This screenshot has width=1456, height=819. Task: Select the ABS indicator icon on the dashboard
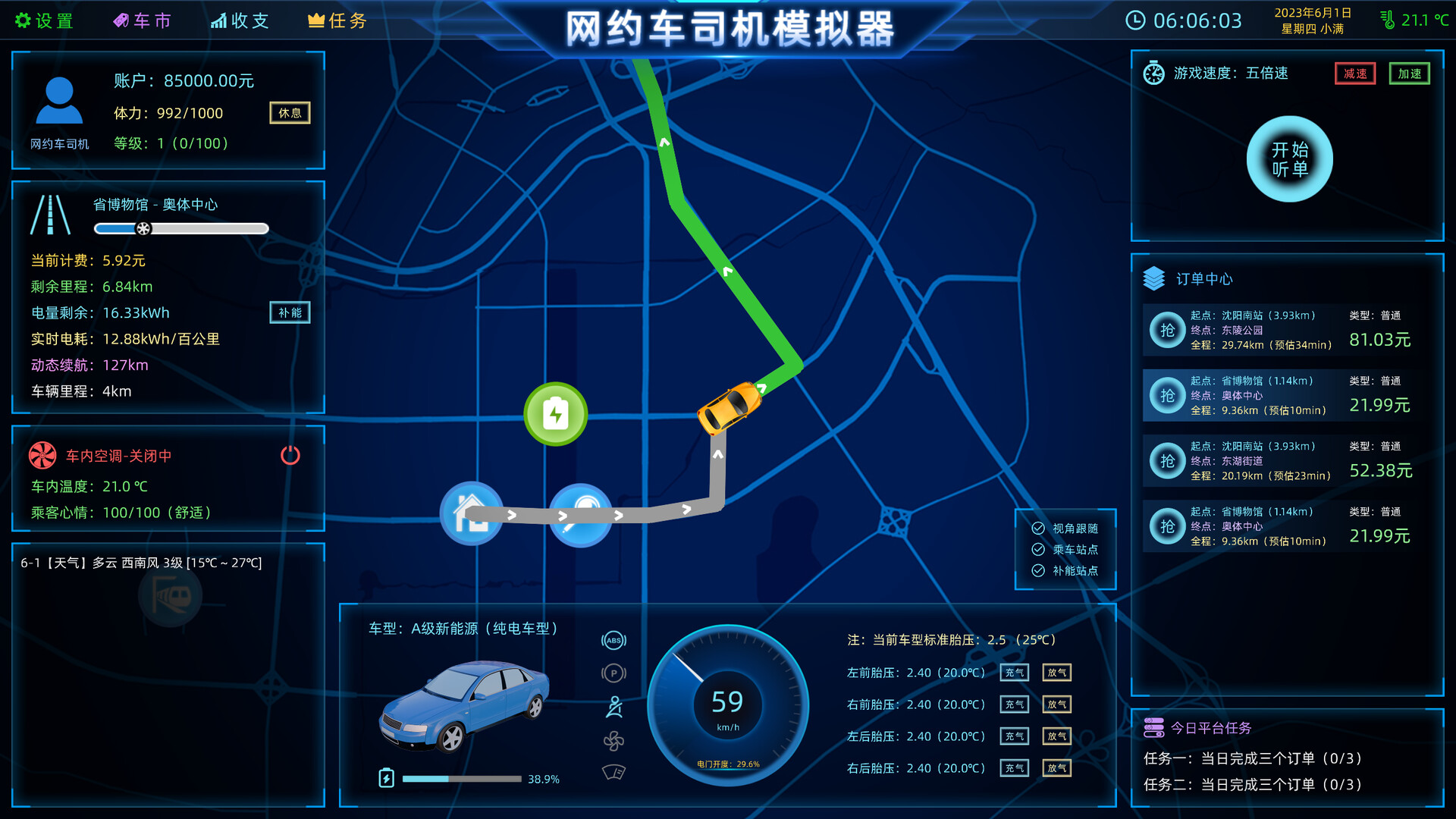click(x=613, y=640)
